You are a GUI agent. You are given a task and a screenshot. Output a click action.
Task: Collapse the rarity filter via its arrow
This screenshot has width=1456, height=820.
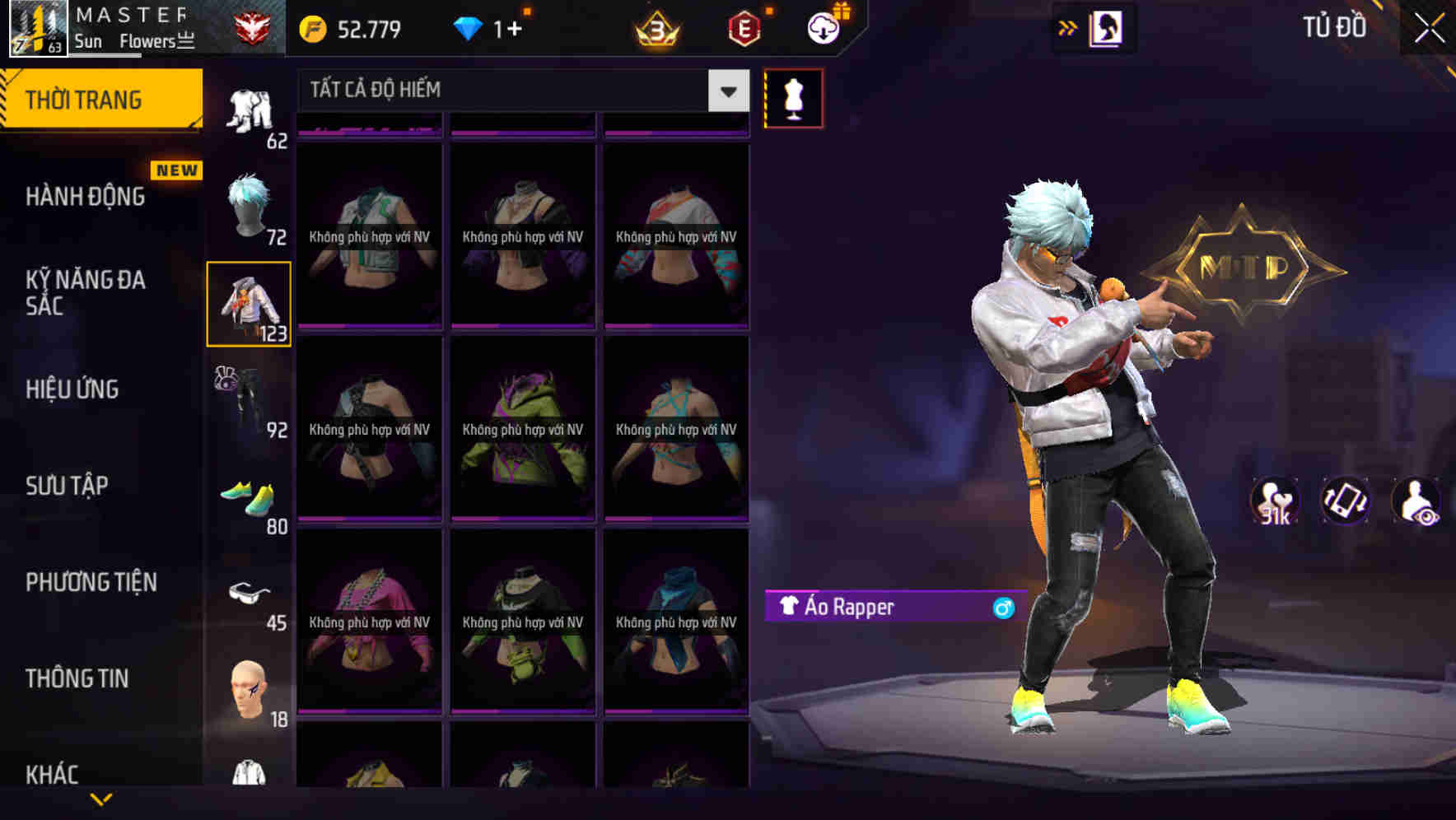pyautogui.click(x=726, y=91)
